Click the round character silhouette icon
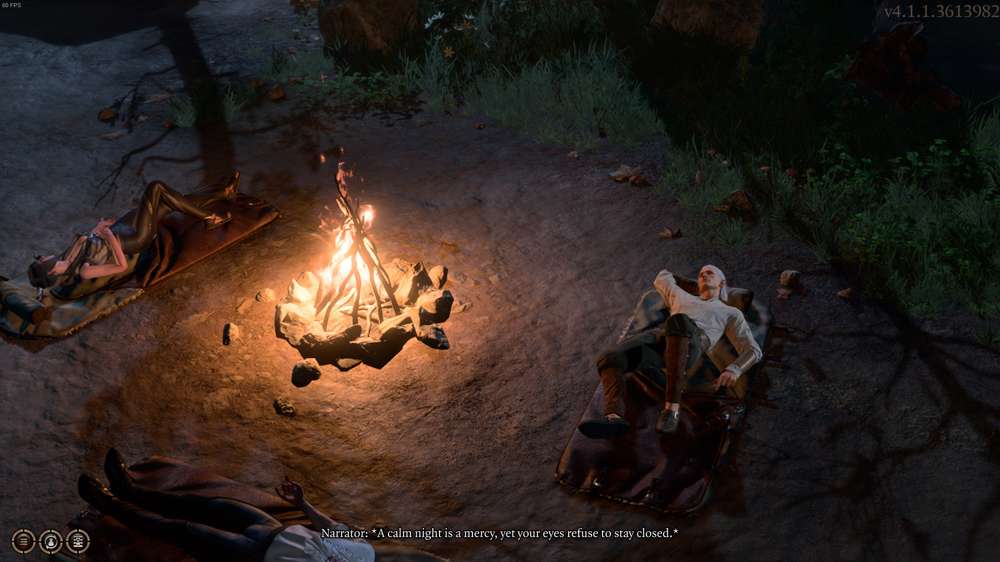The image size is (1000, 562). point(50,541)
